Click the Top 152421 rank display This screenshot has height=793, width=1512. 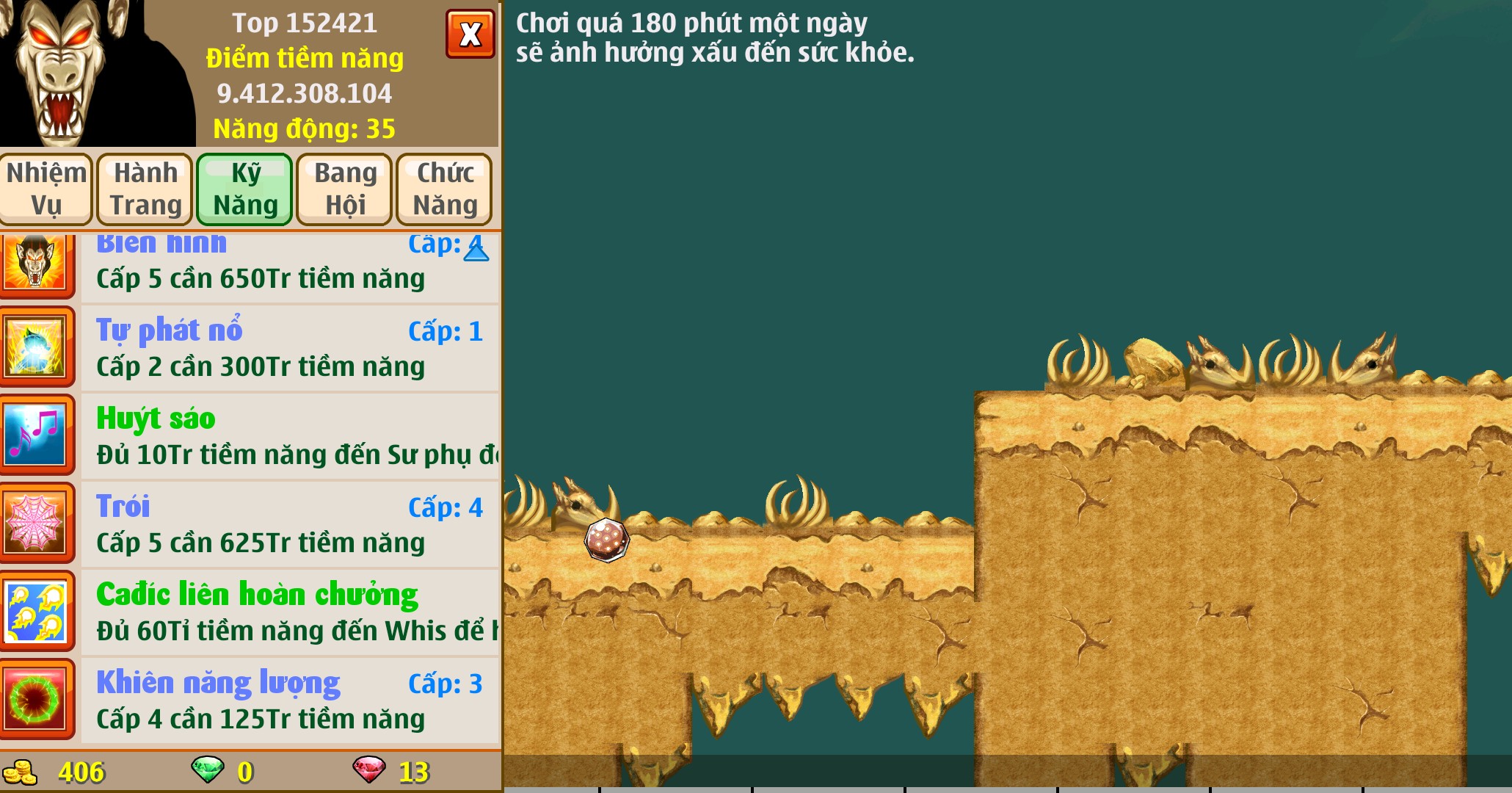[303, 24]
